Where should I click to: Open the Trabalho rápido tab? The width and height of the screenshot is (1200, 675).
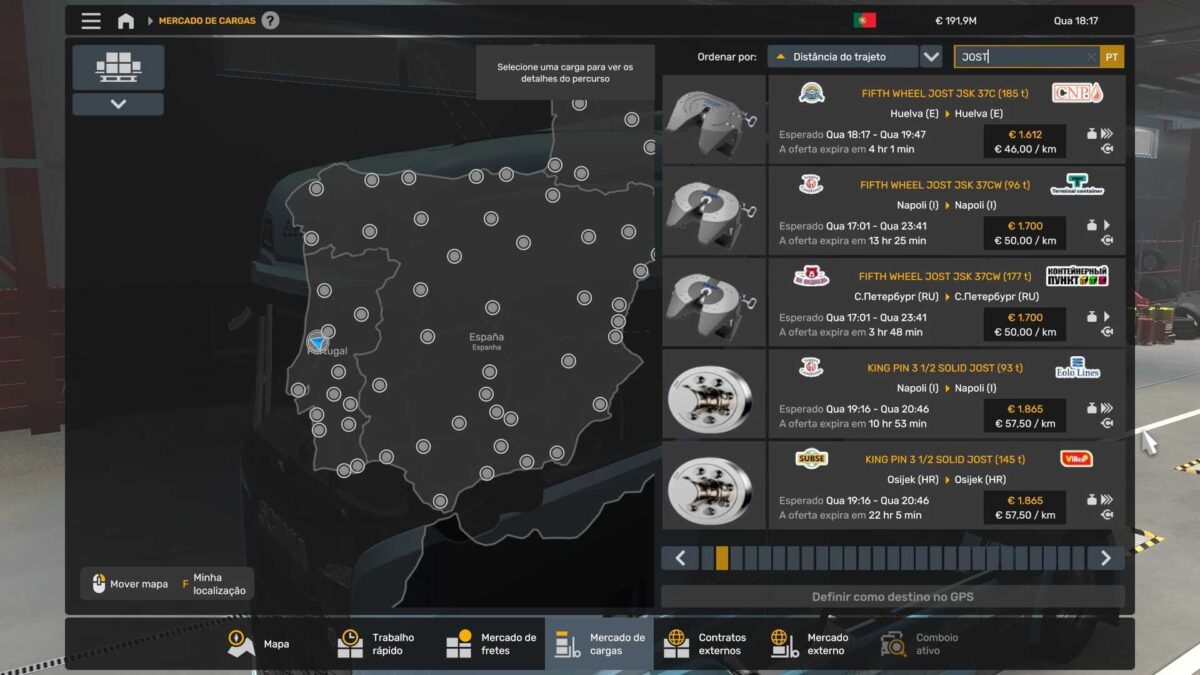[x=380, y=644]
